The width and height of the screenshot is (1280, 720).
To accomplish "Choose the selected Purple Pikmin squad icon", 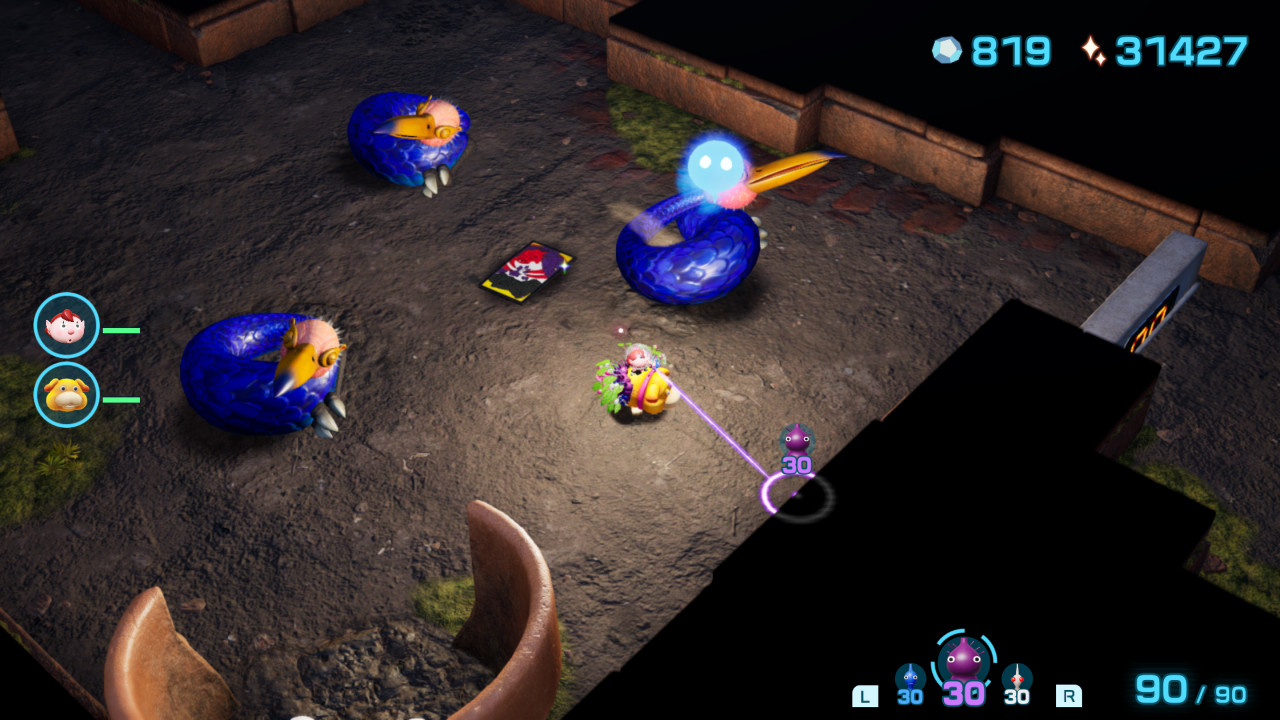I will coord(964,660).
